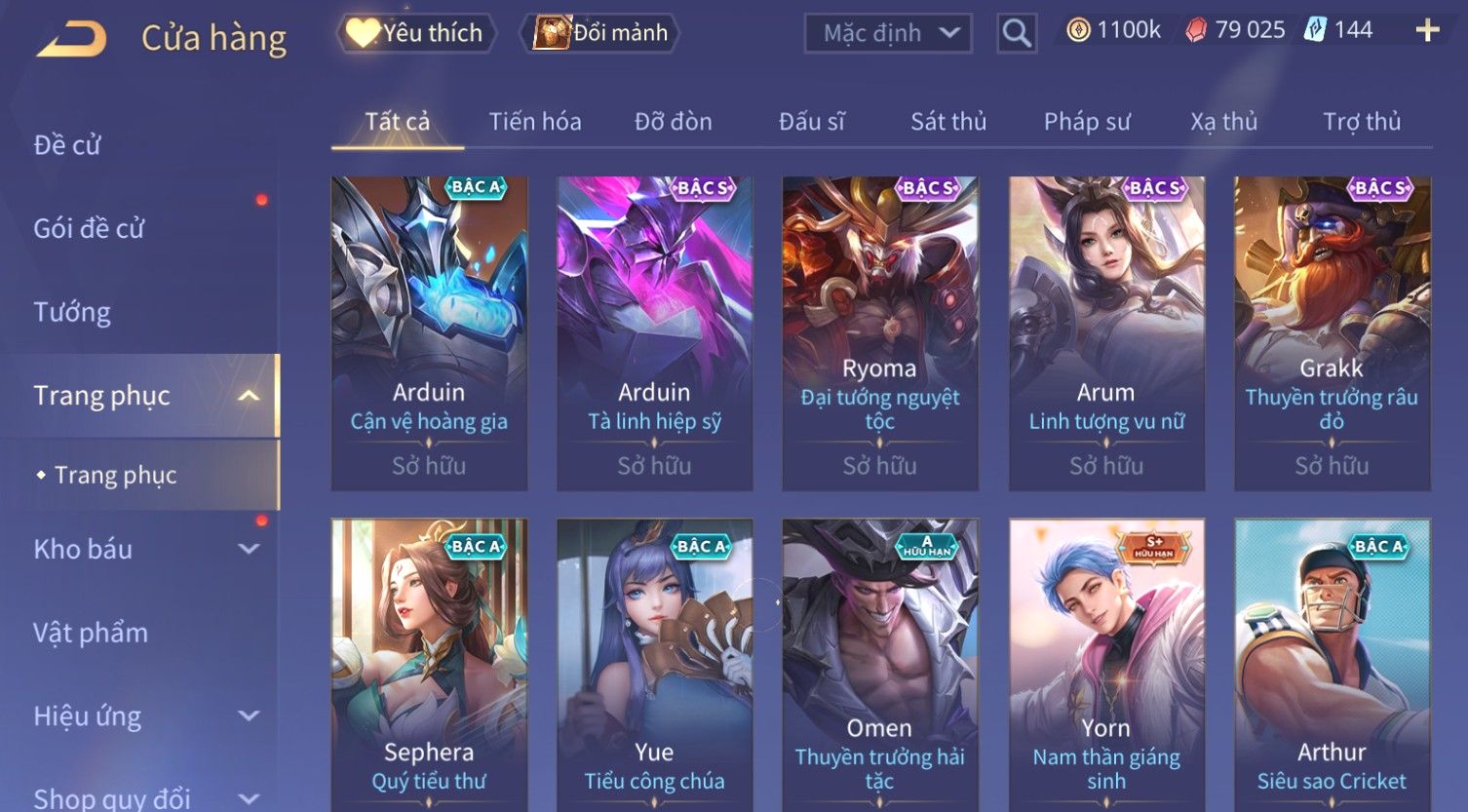Filter skins by Đỡ đòn
Screen dimensions: 1468x812
[673, 122]
